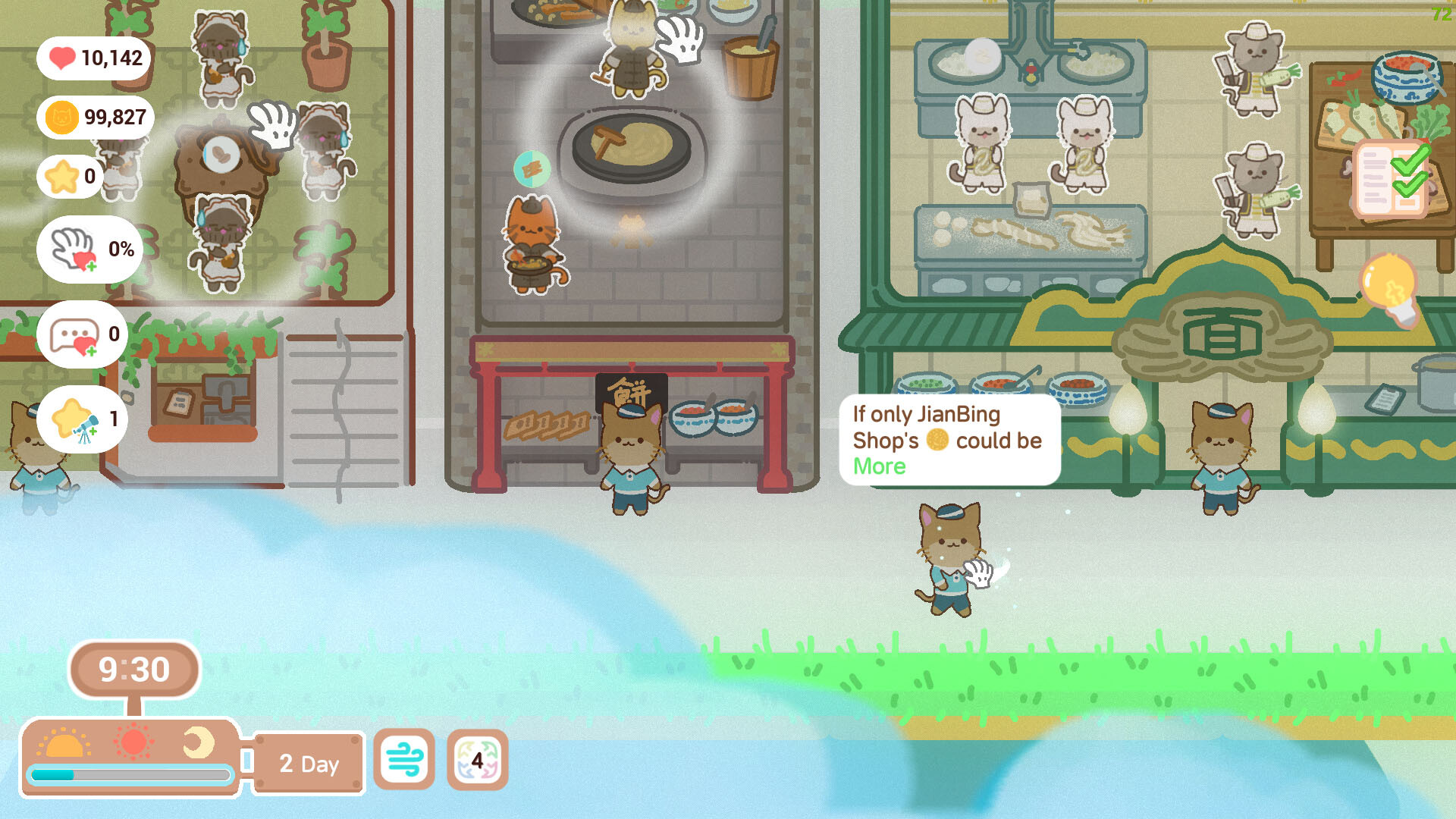Activate the wind gust button
Screen dimensions: 1456x819
(x=406, y=761)
